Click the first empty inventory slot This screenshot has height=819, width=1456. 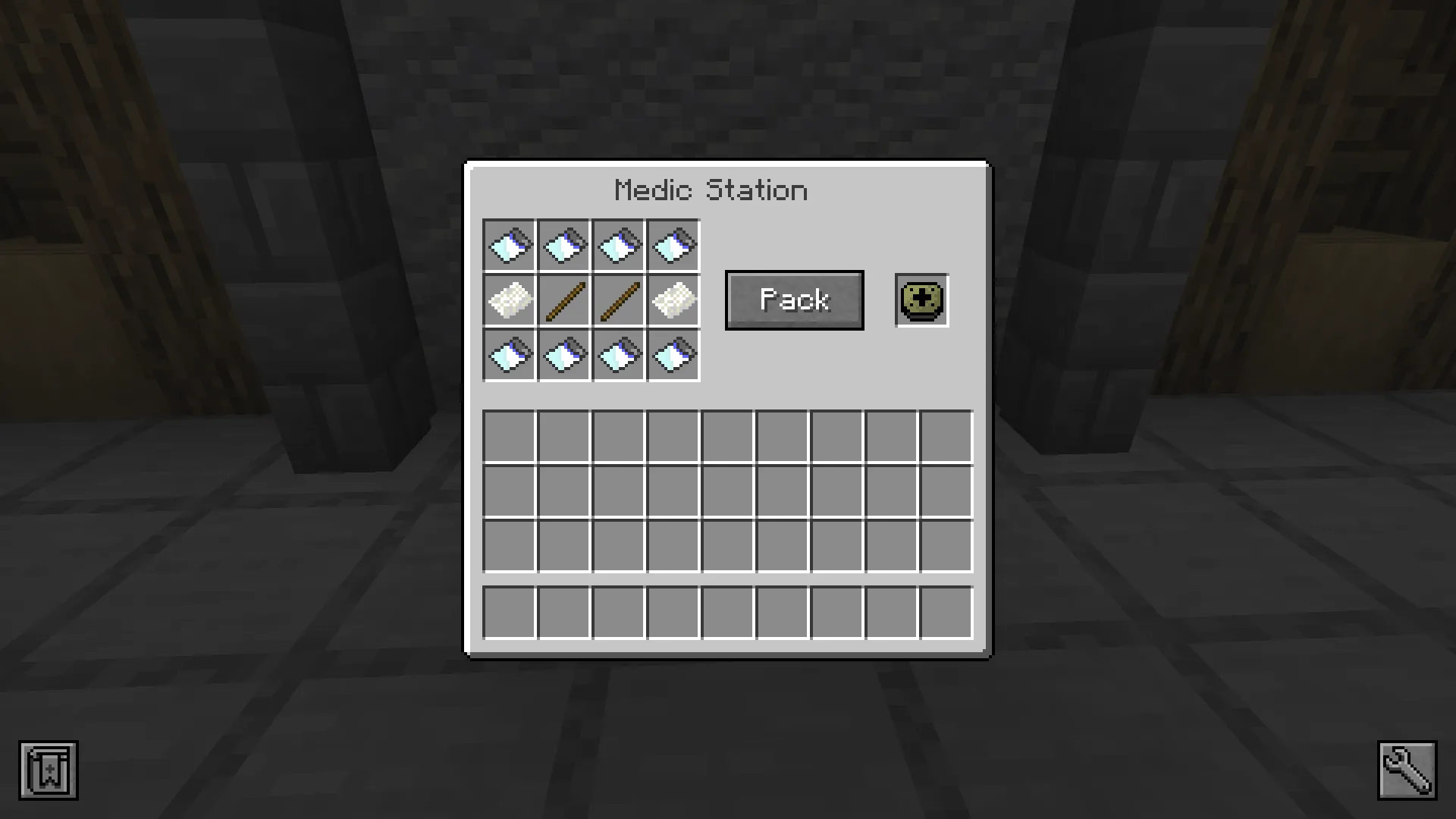(510, 436)
